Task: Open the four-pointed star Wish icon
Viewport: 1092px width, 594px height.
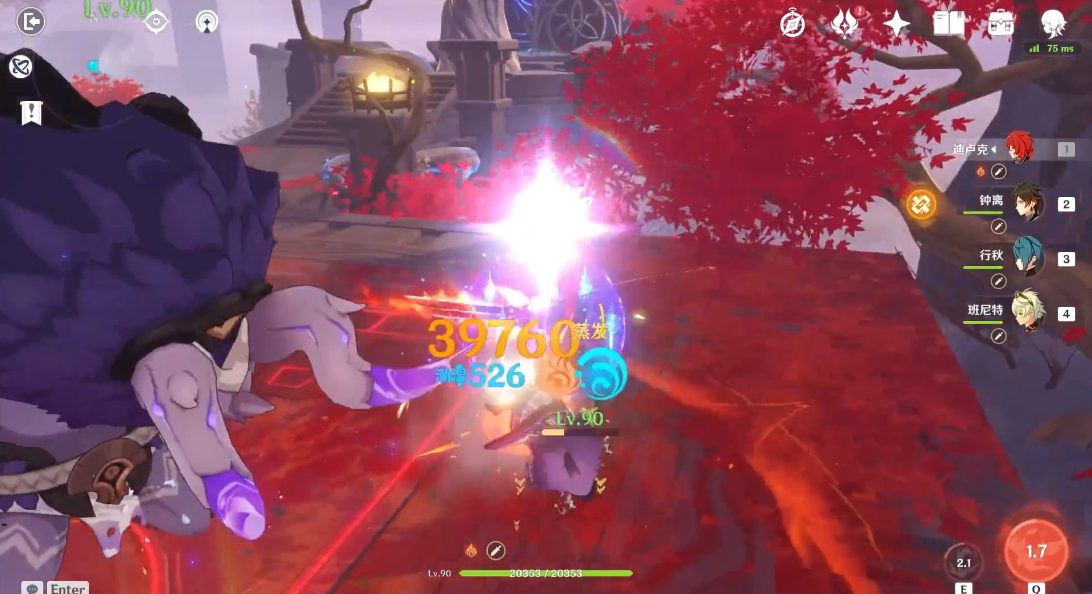Action: 897,24
